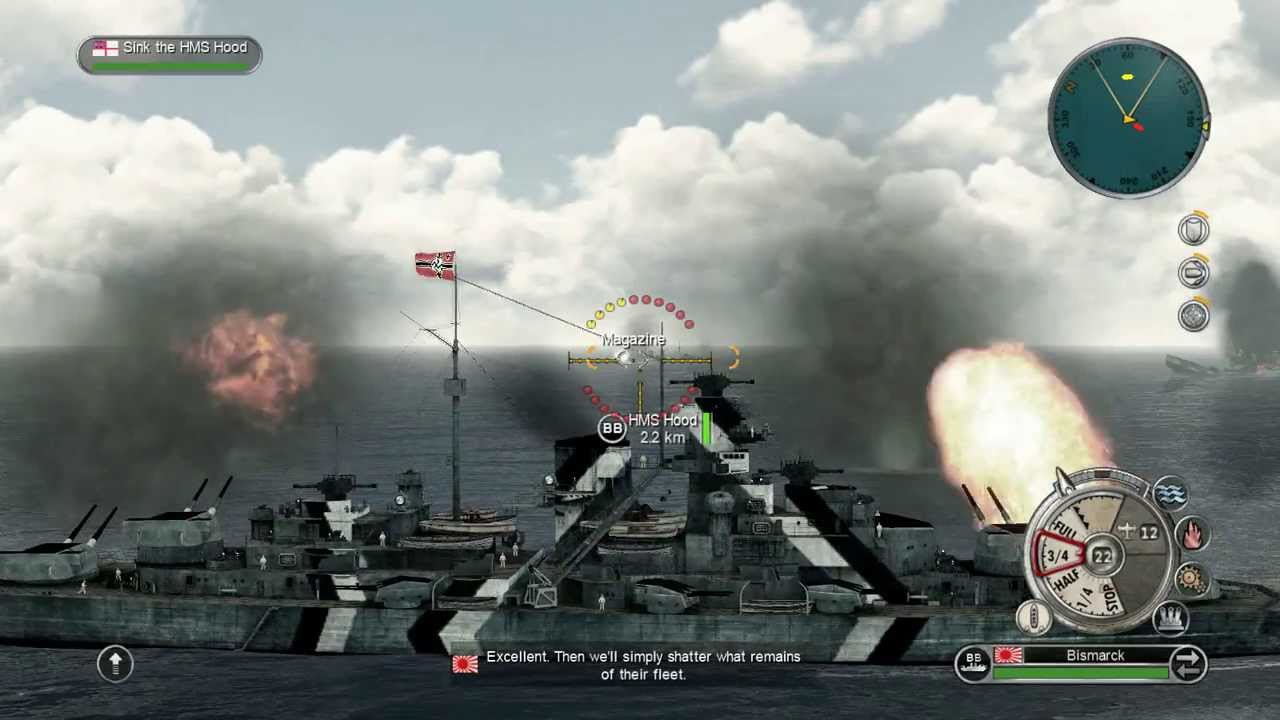
Task: Click the BB ship class icon by Bismarck
Action: [x=973, y=663]
